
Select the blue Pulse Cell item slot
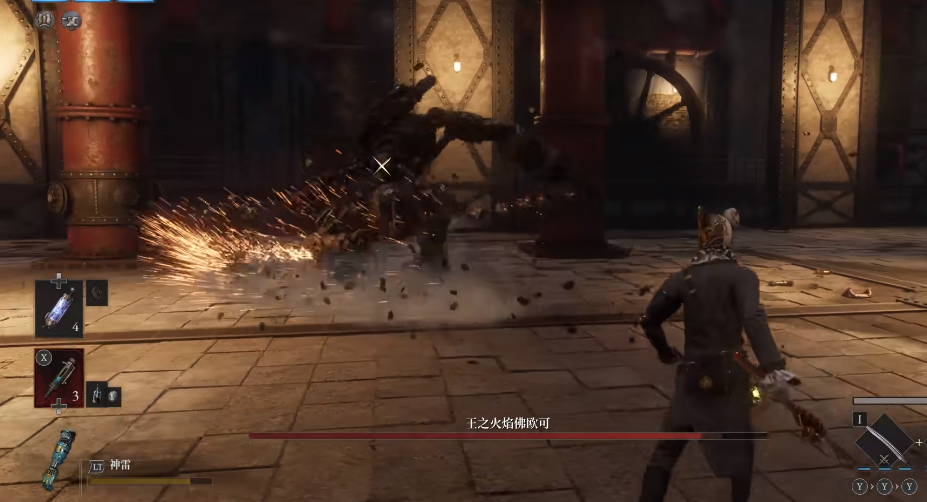58,306
